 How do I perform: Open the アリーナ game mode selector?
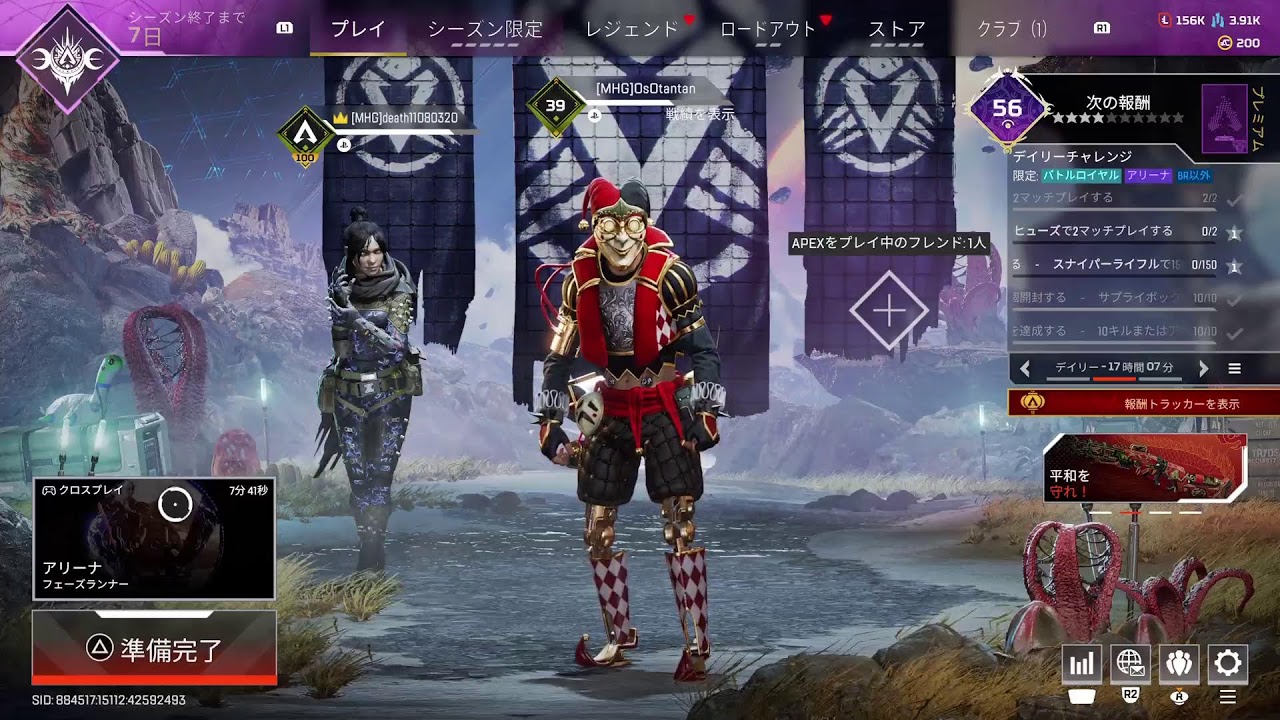[x=154, y=539]
